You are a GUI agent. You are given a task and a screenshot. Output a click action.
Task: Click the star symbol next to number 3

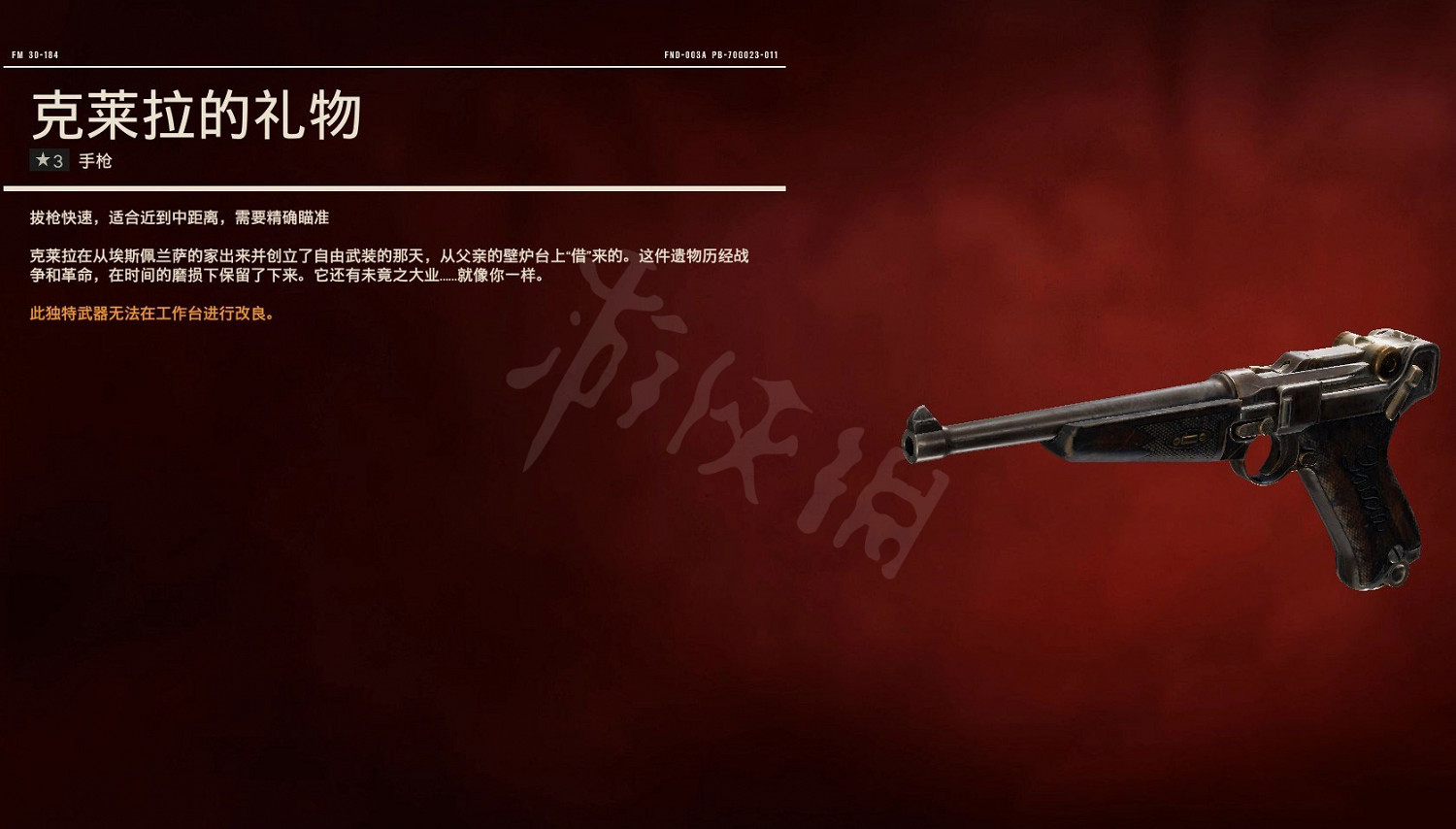point(42,161)
